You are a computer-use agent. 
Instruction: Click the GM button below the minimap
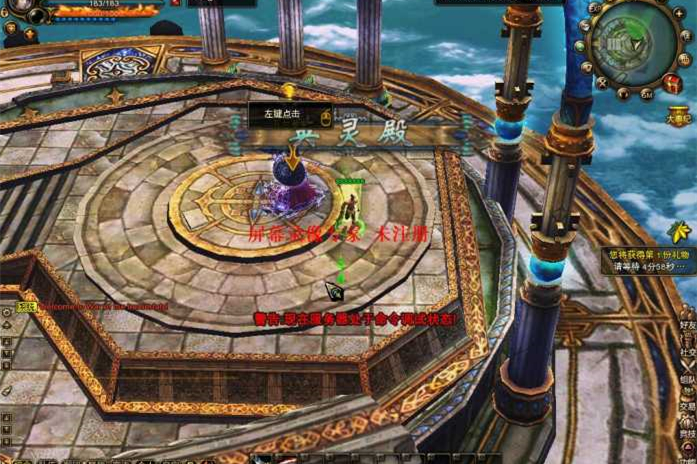(647, 93)
